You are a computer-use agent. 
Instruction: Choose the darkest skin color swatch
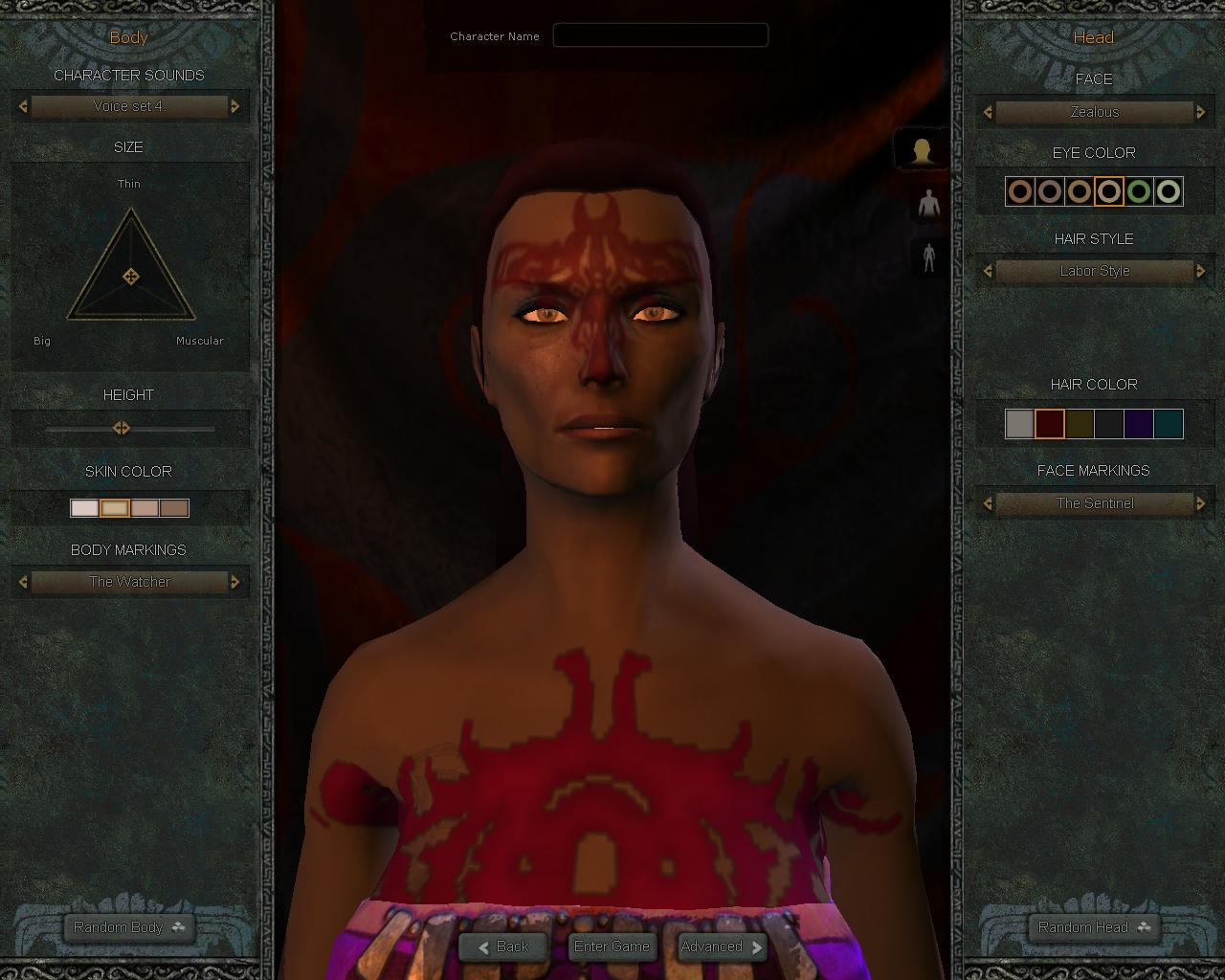[x=174, y=507]
